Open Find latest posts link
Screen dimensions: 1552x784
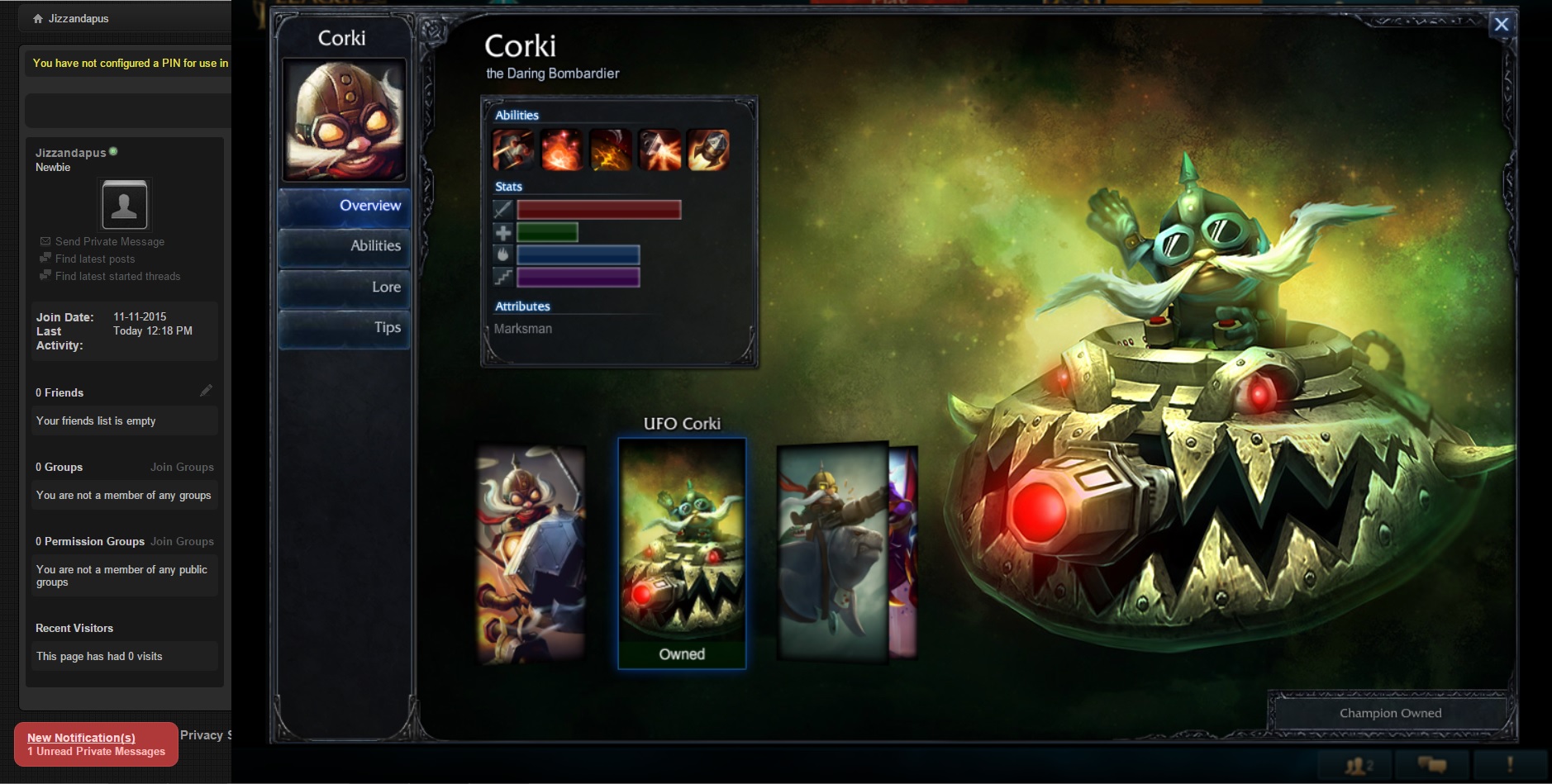[x=94, y=259]
